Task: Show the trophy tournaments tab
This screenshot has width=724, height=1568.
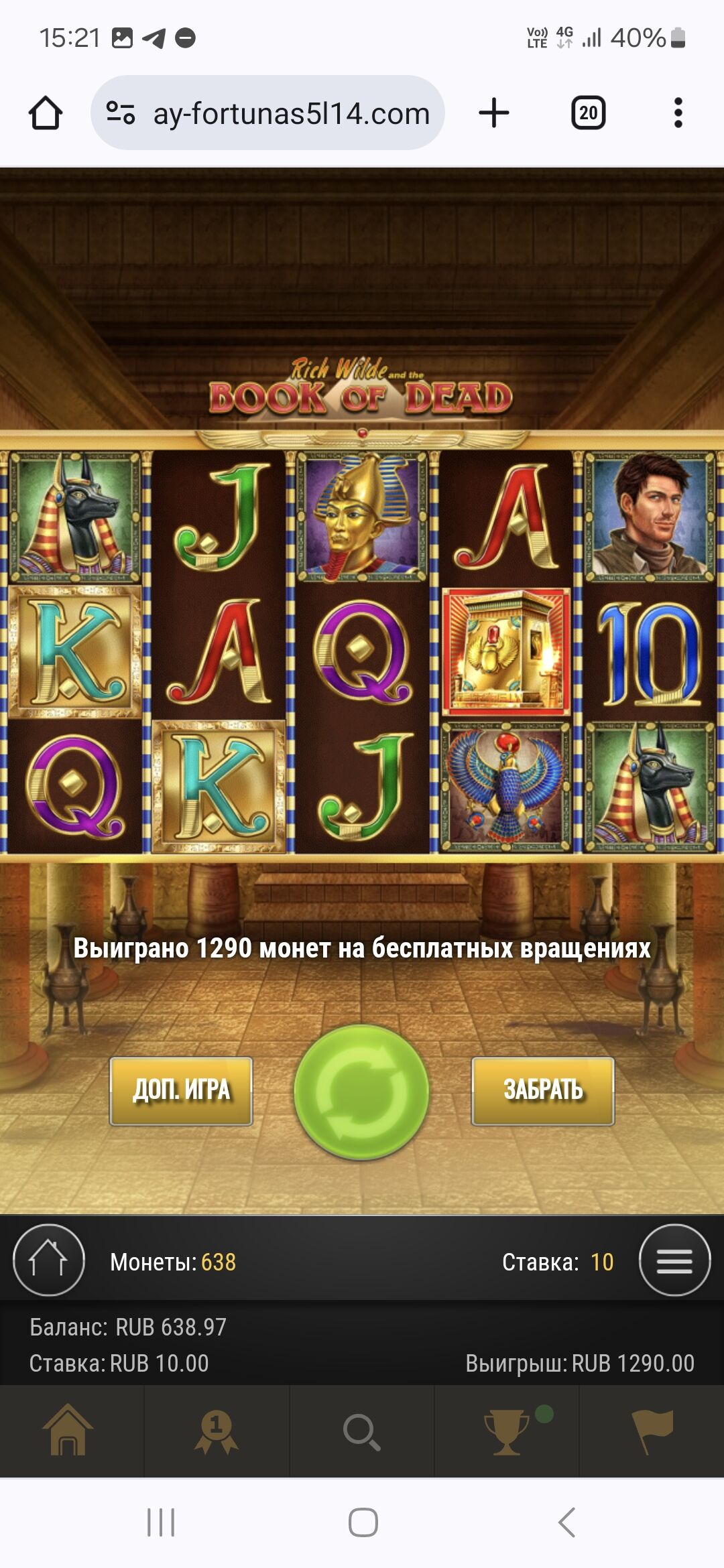Action: pos(507,1431)
